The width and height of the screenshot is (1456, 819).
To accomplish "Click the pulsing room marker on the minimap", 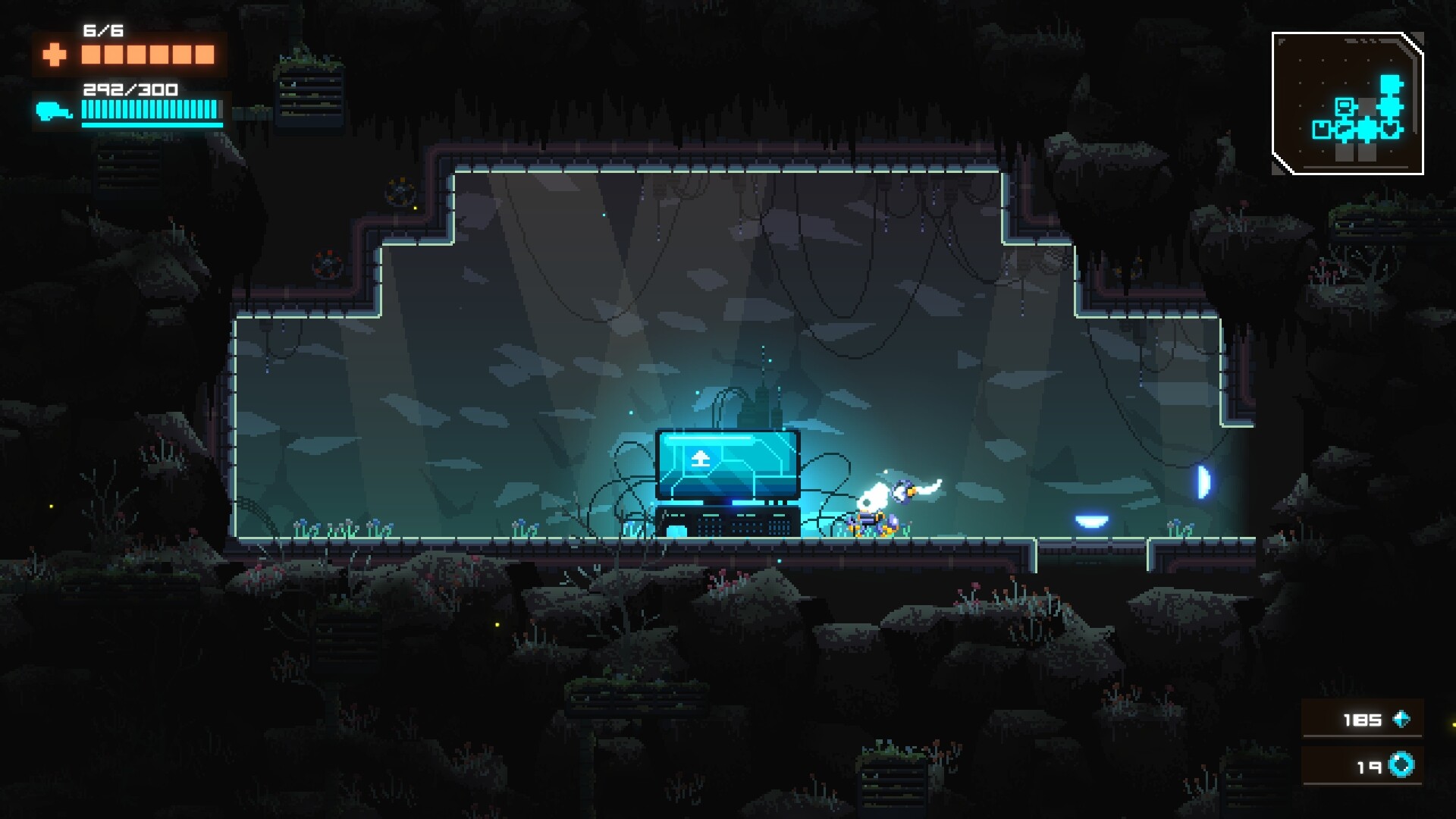I will pos(1367,130).
